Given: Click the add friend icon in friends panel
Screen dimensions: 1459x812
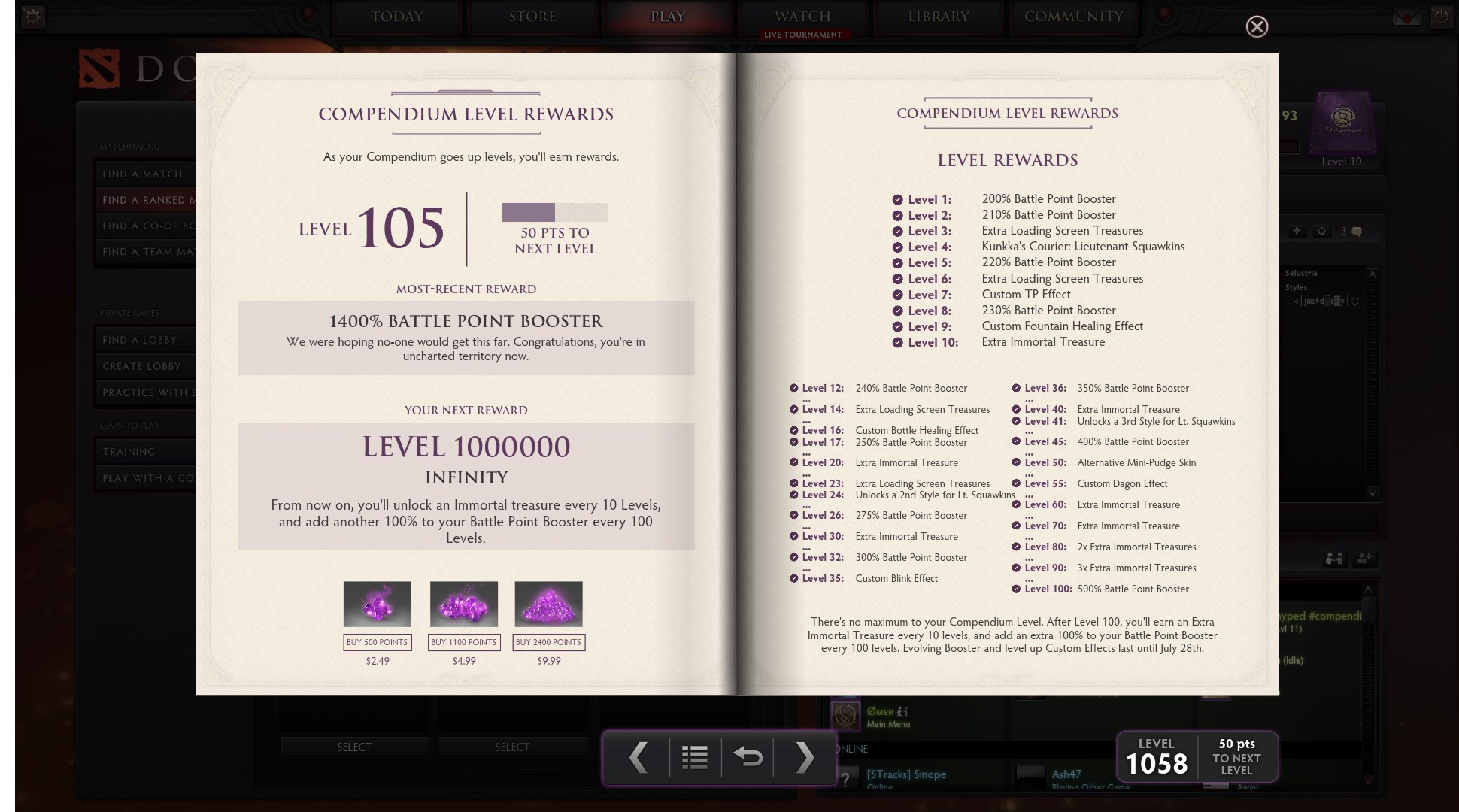Looking at the screenshot, I should [x=1362, y=559].
